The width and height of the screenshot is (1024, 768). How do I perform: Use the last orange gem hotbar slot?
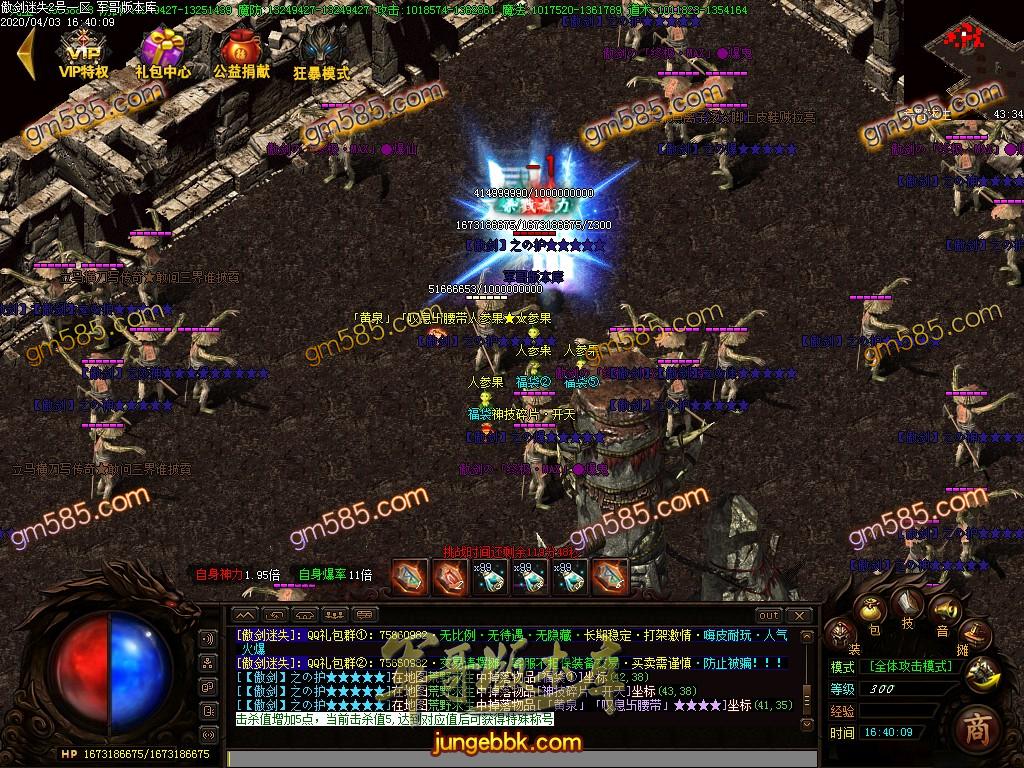(x=610, y=576)
